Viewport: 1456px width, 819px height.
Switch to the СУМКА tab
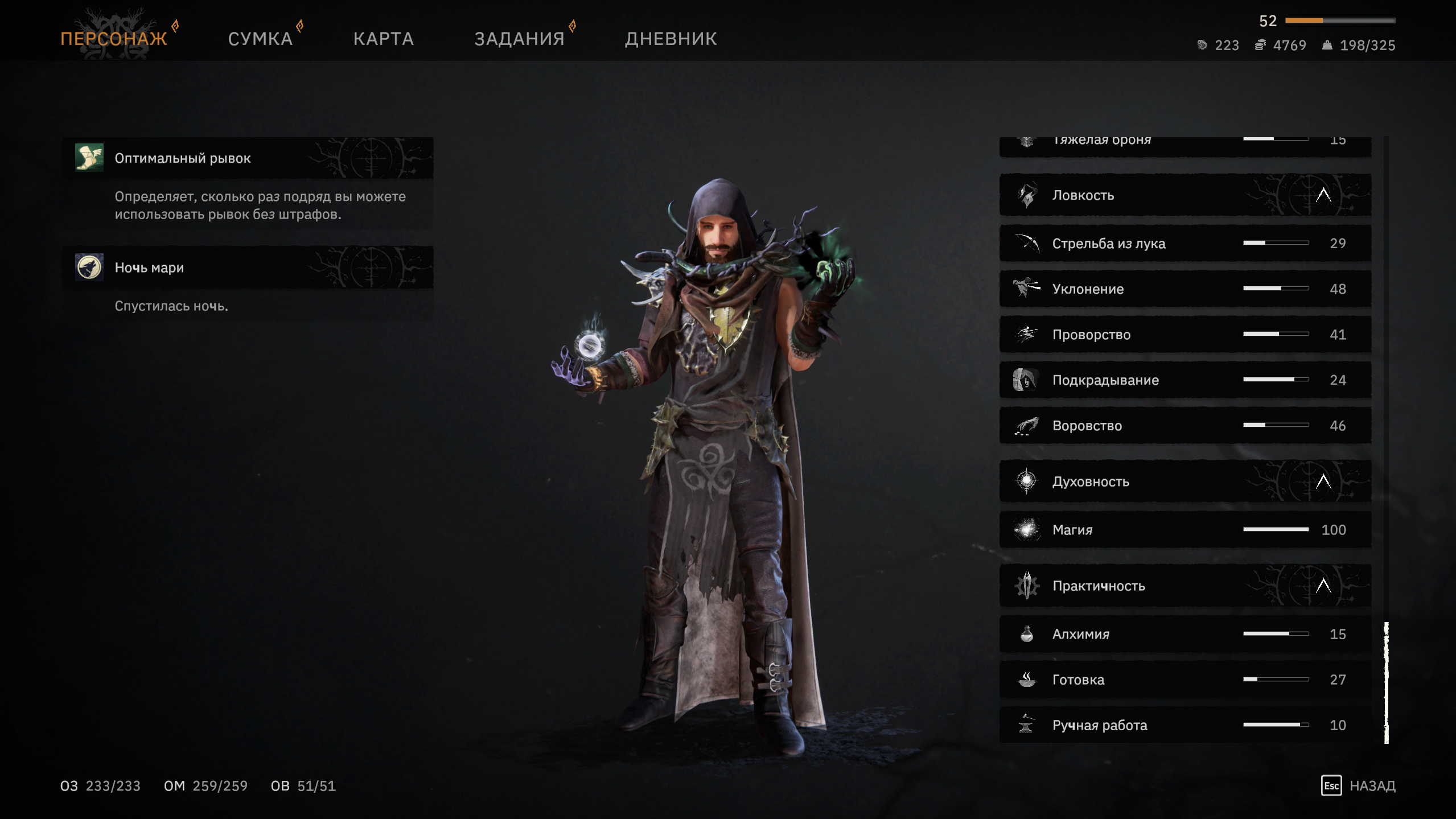click(x=260, y=39)
